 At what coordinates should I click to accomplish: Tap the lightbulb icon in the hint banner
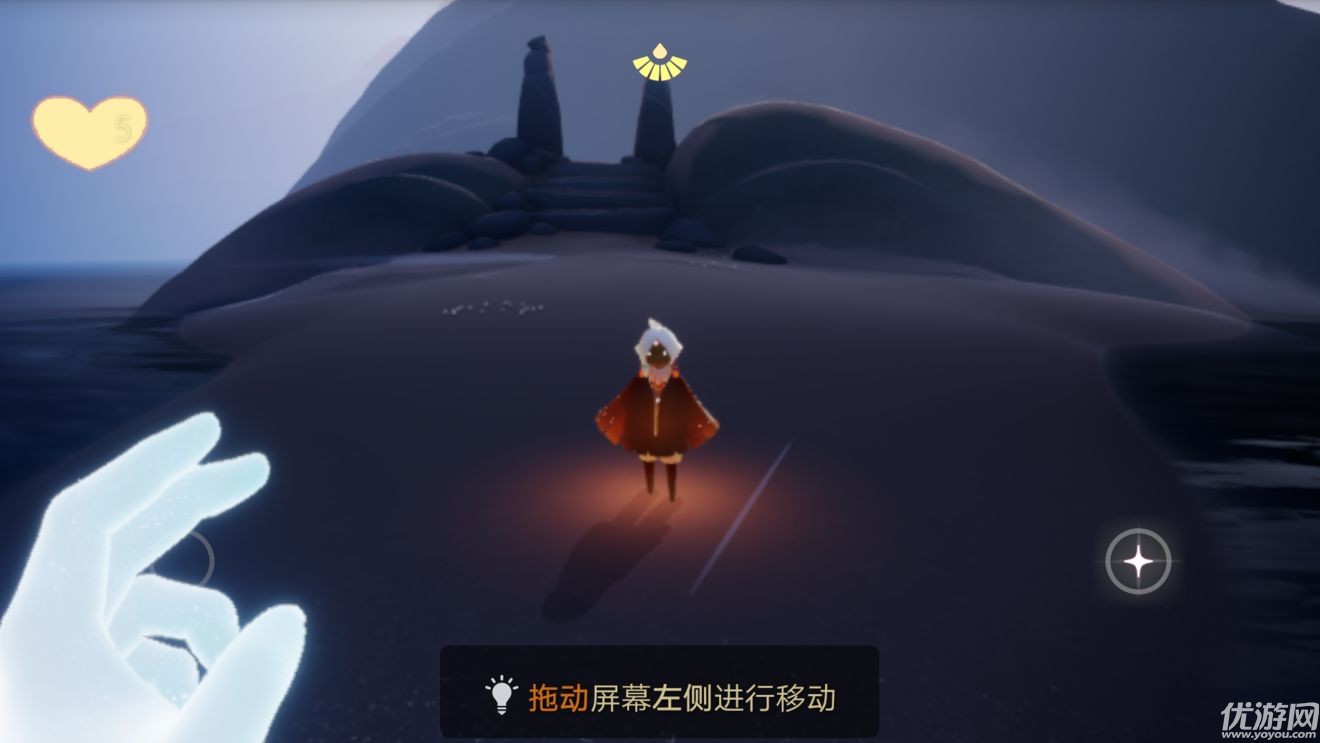[x=498, y=692]
